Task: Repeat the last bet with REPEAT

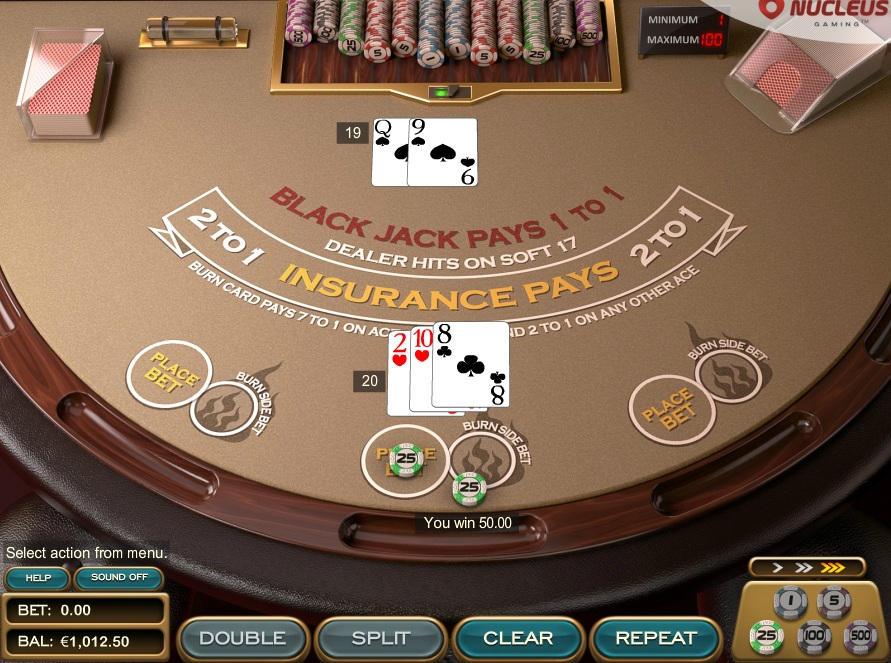Action: click(656, 638)
